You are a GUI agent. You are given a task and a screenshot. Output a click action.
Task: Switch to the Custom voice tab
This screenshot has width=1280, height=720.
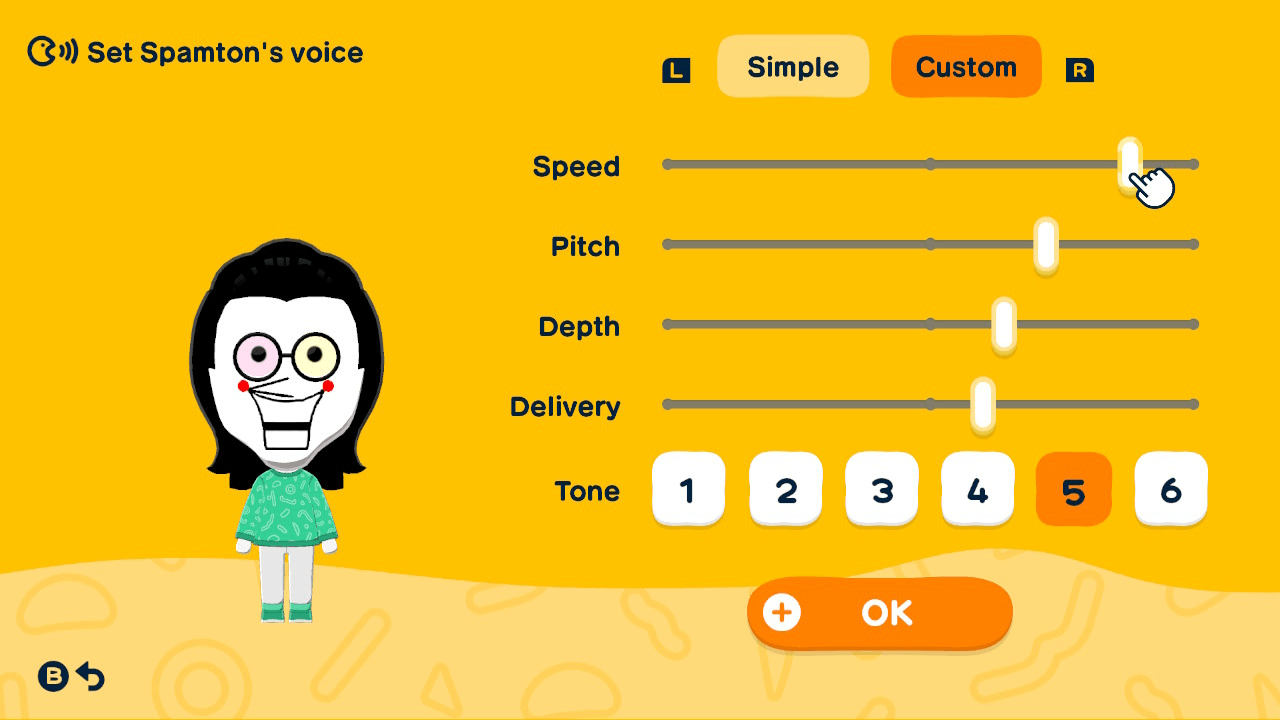click(x=966, y=66)
